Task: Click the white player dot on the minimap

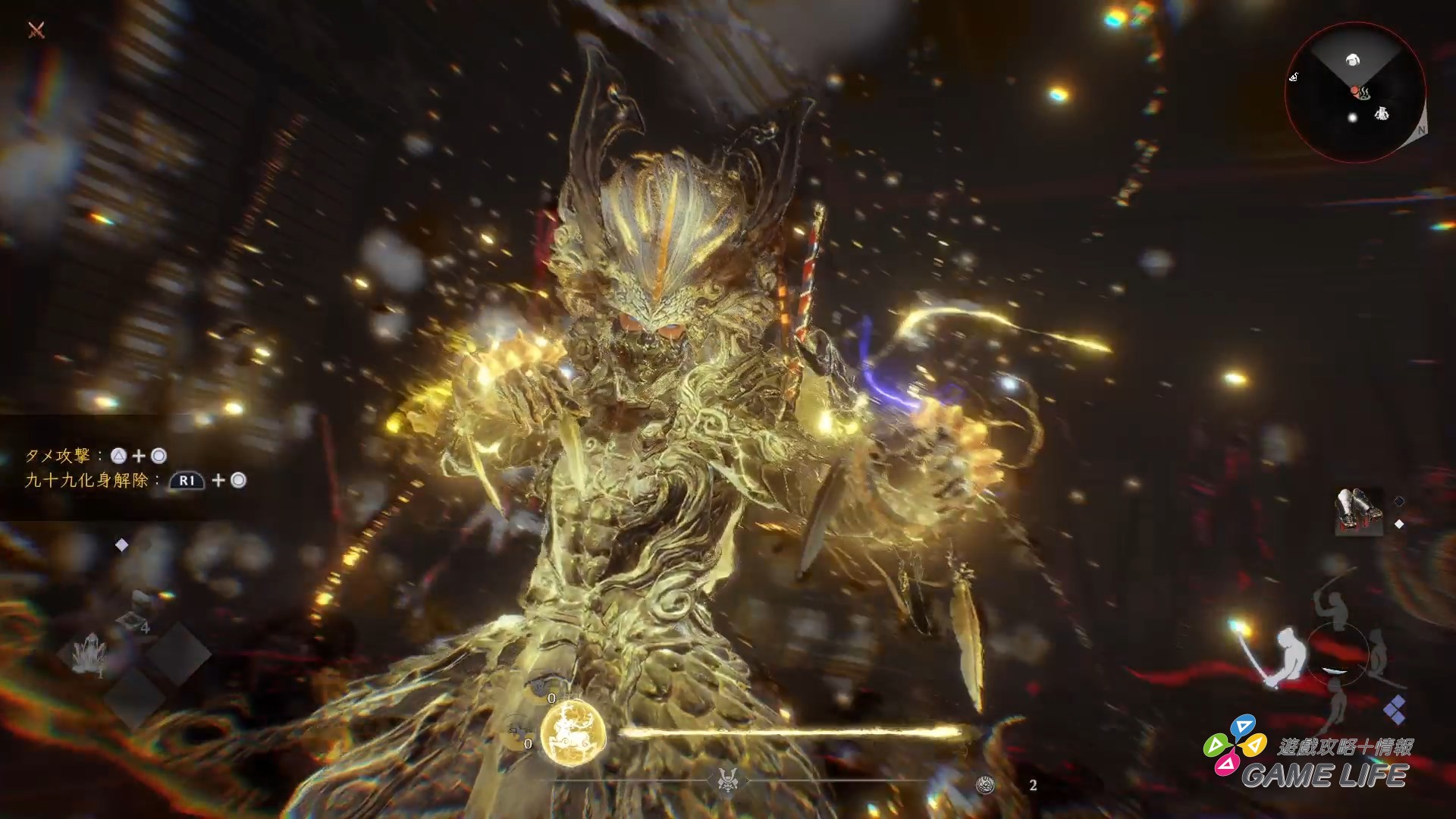Action: (x=1352, y=118)
